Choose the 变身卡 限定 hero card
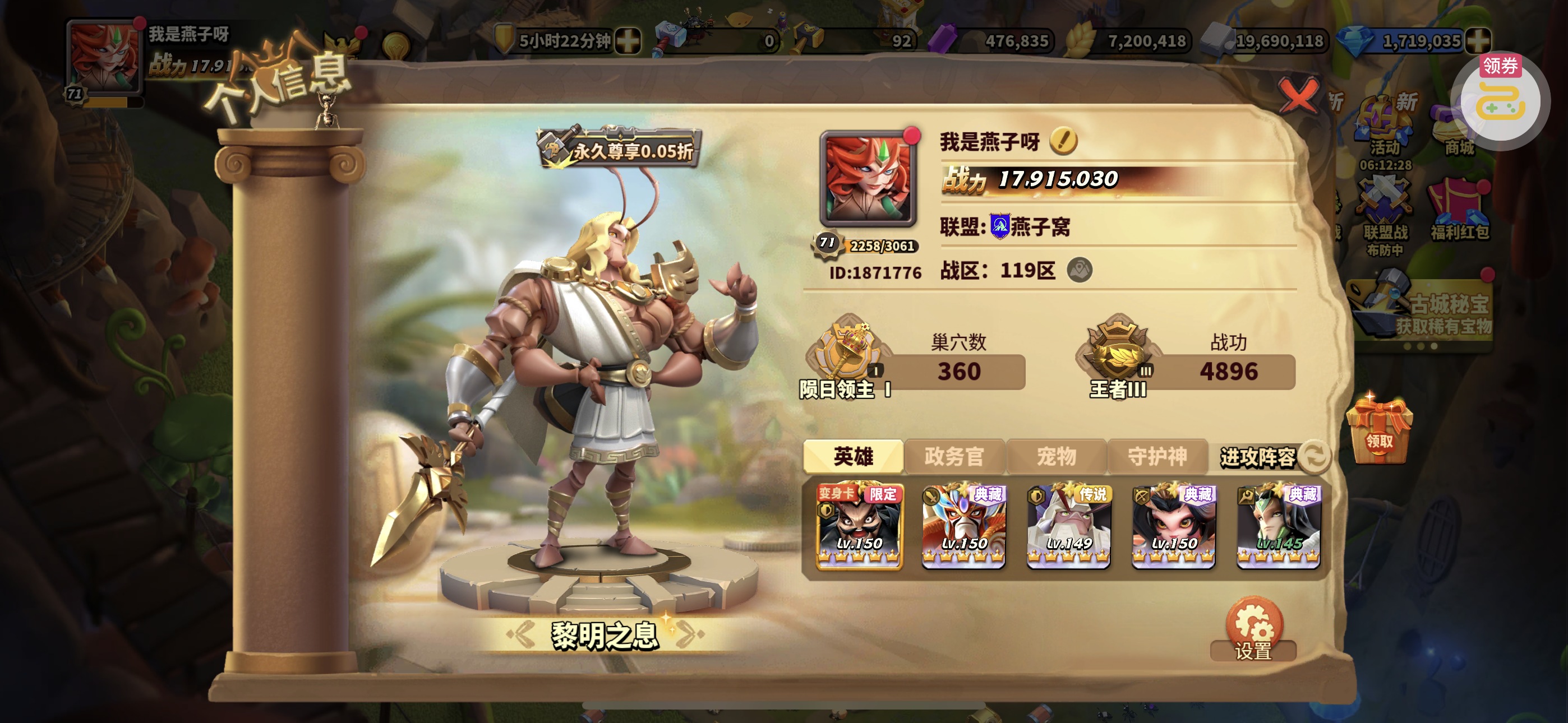Viewport: 1568px width, 723px height. [859, 527]
